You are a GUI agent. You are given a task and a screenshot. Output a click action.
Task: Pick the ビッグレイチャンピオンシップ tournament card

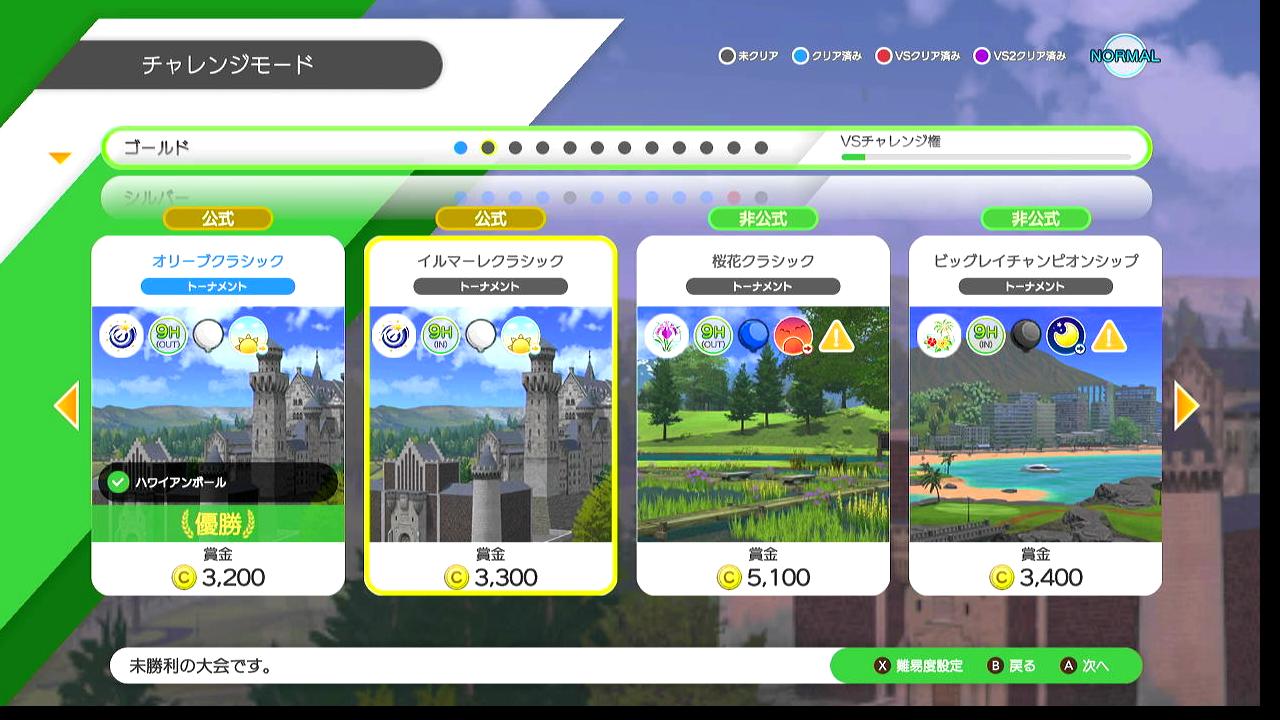pyautogui.click(x=1035, y=415)
